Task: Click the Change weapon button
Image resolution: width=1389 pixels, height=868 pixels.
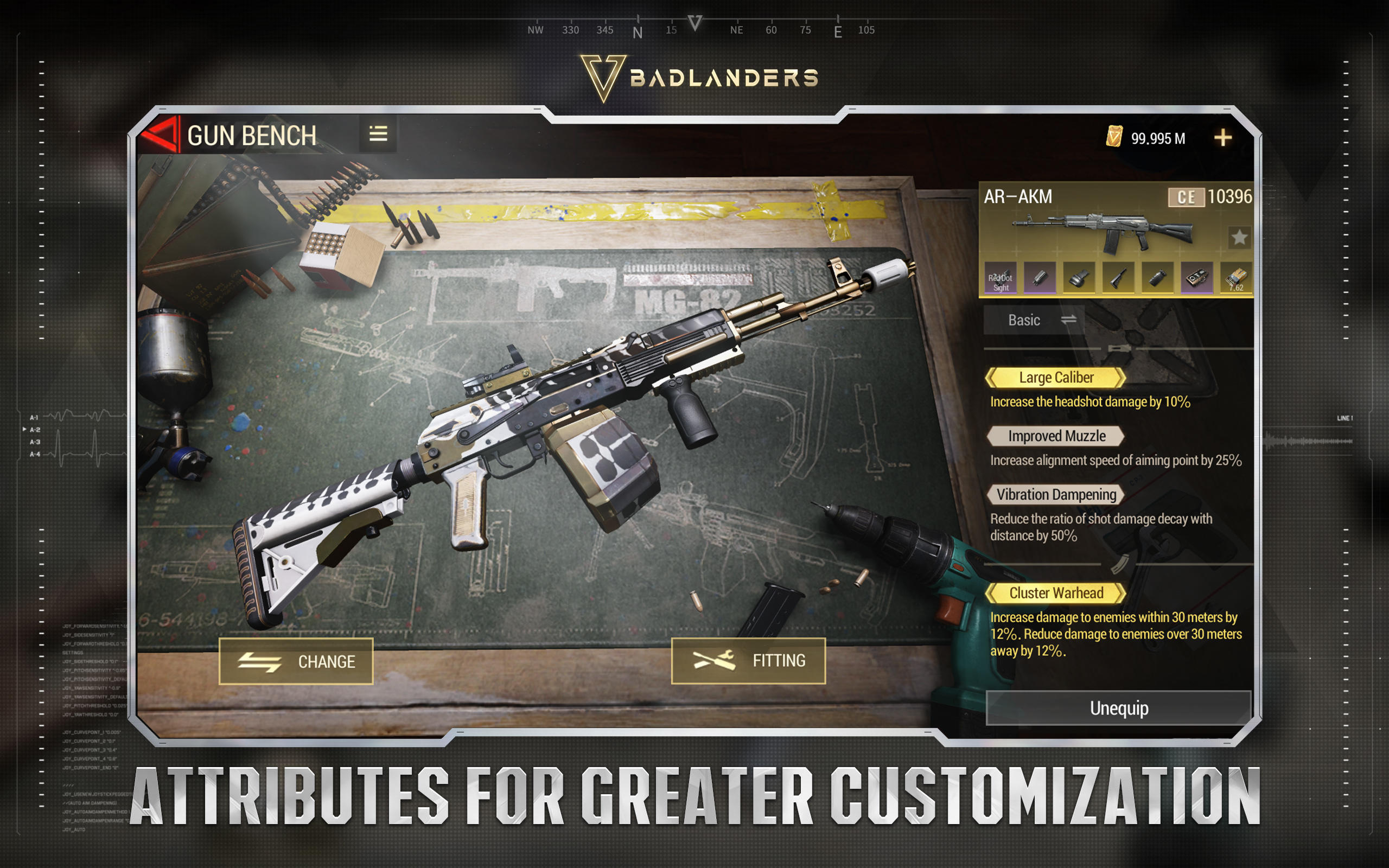Action: (296, 661)
